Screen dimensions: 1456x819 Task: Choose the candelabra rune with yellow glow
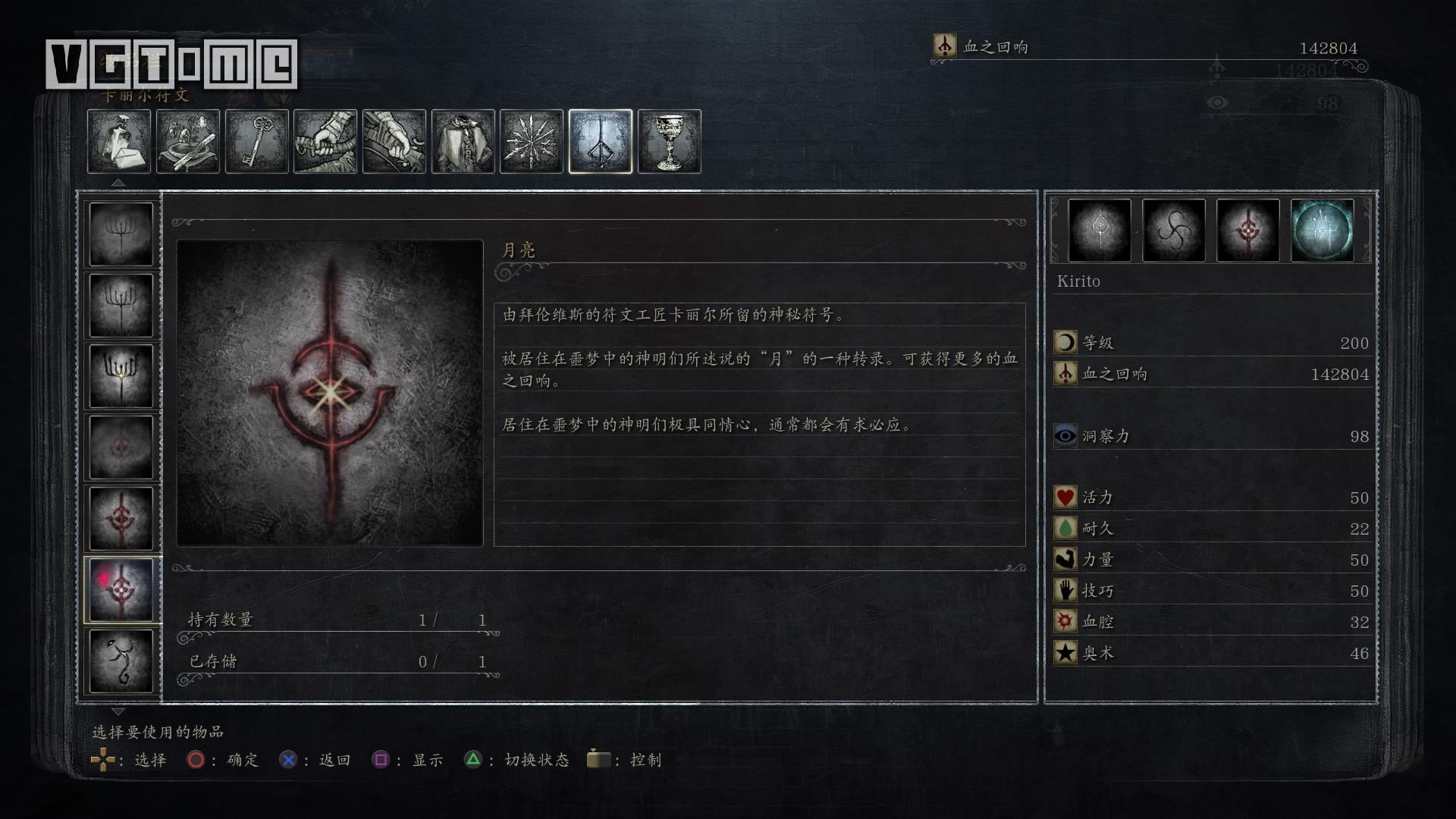121,376
